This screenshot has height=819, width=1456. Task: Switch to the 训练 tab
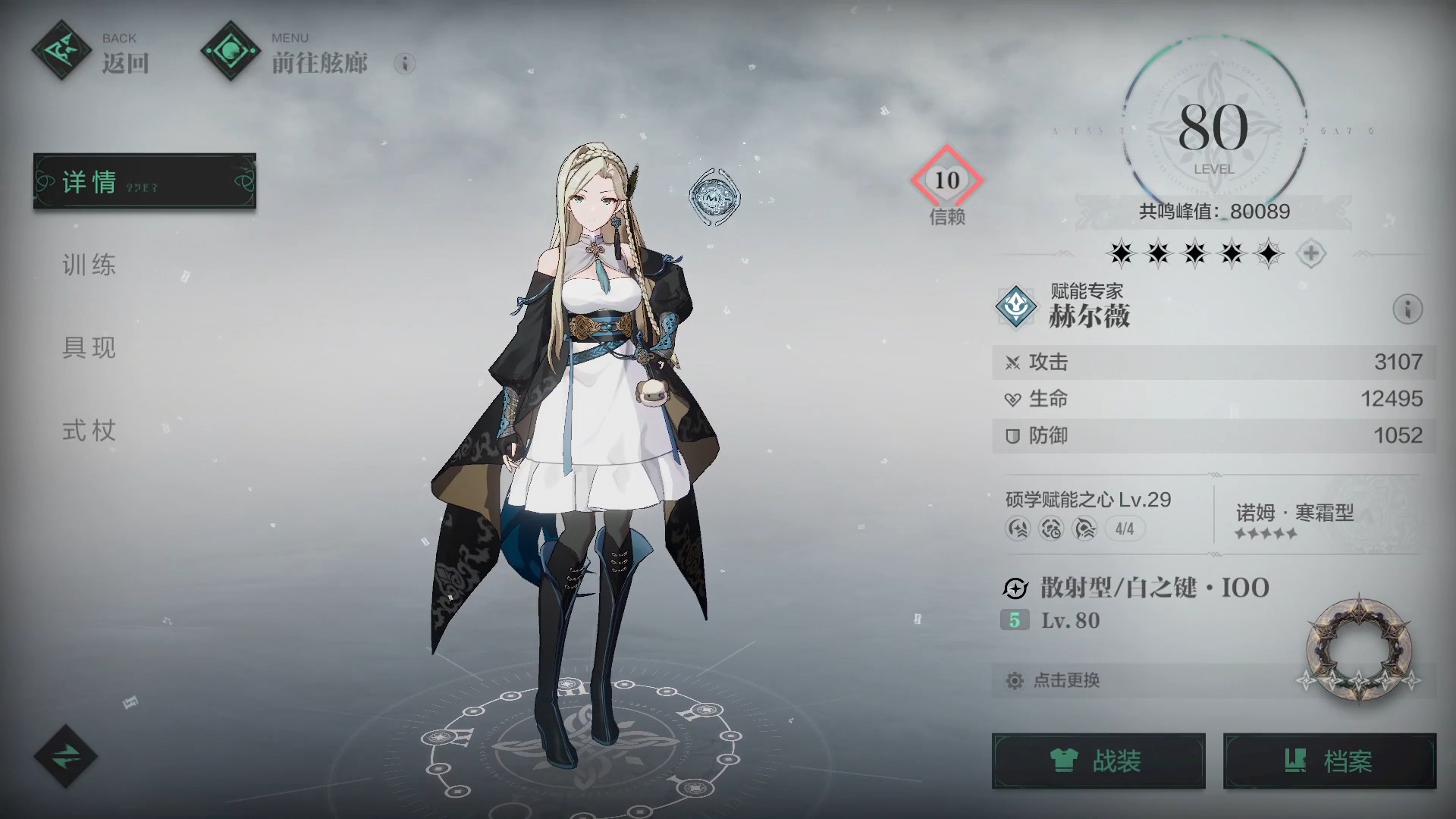pos(89,265)
